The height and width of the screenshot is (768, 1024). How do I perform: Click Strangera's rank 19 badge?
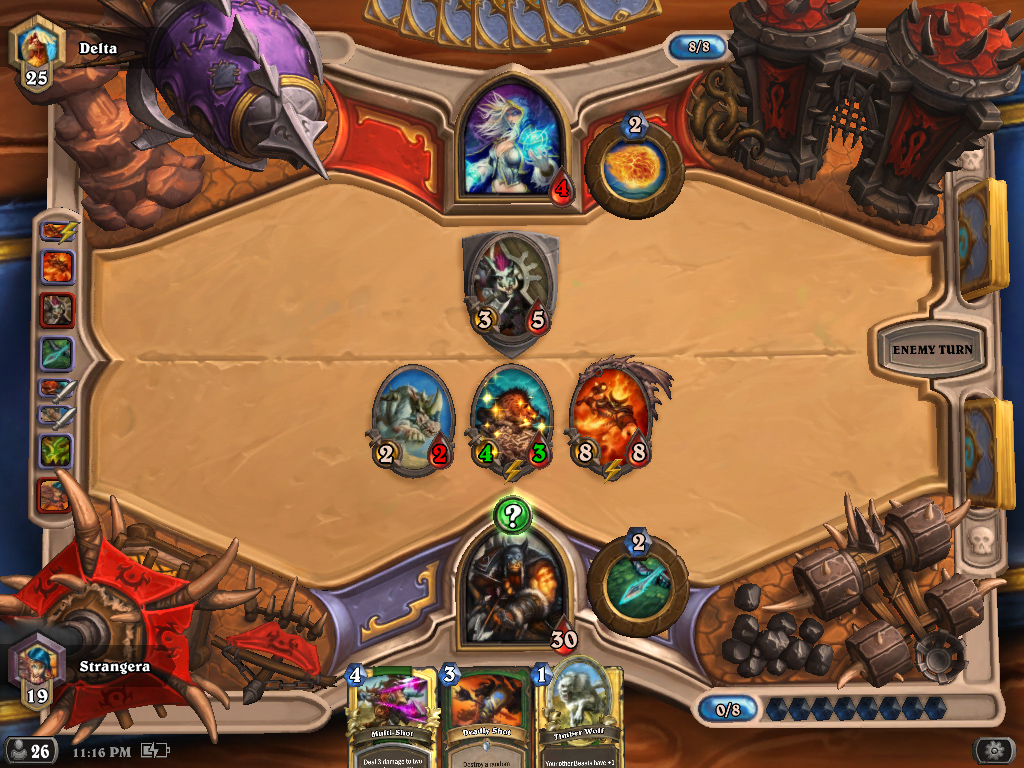36,671
